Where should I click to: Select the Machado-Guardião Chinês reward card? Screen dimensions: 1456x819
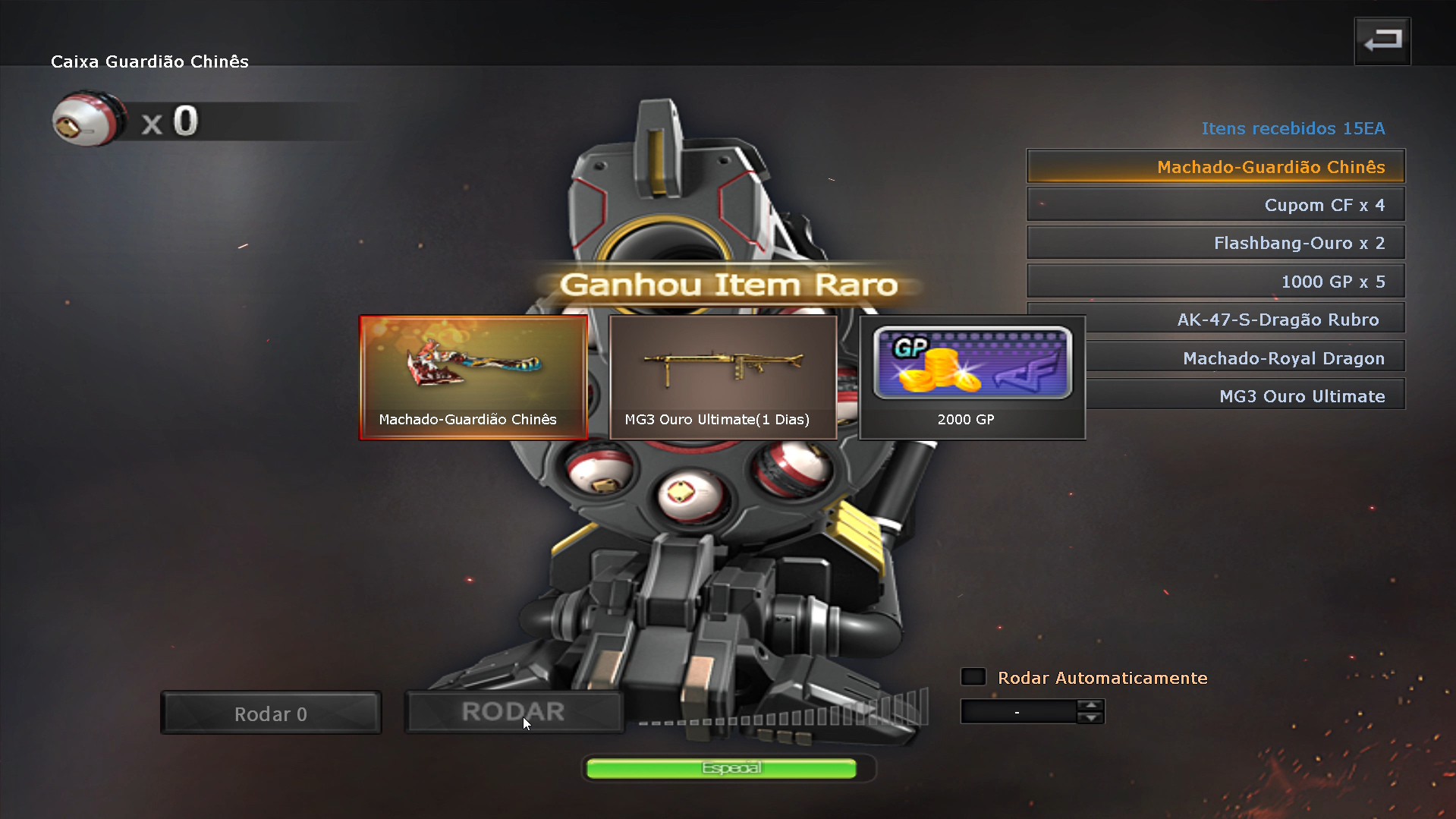pos(473,377)
